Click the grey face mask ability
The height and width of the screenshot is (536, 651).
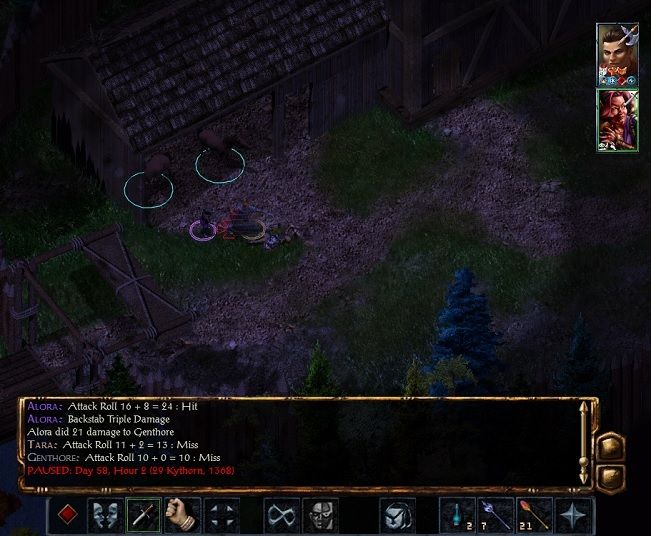click(320, 516)
